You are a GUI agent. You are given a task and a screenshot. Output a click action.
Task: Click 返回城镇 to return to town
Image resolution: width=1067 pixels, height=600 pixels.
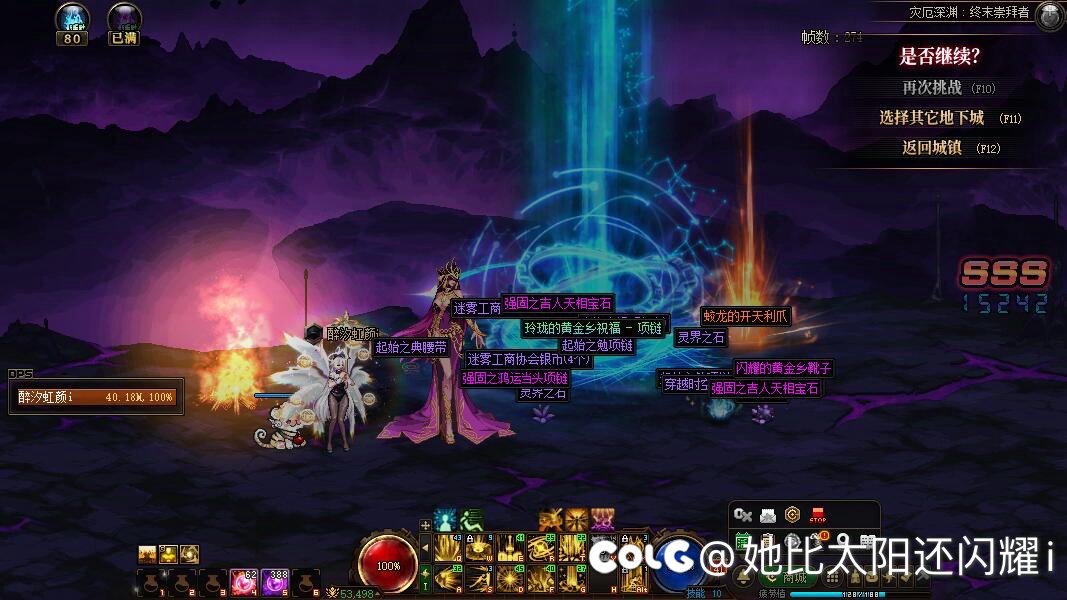pos(931,148)
